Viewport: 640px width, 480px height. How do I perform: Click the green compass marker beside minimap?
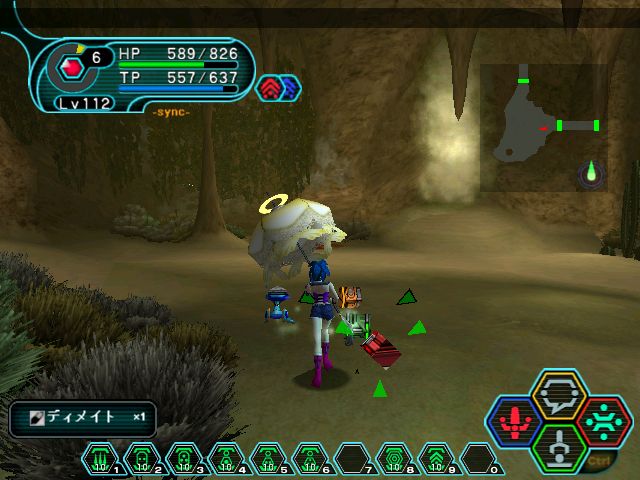pyautogui.click(x=592, y=173)
